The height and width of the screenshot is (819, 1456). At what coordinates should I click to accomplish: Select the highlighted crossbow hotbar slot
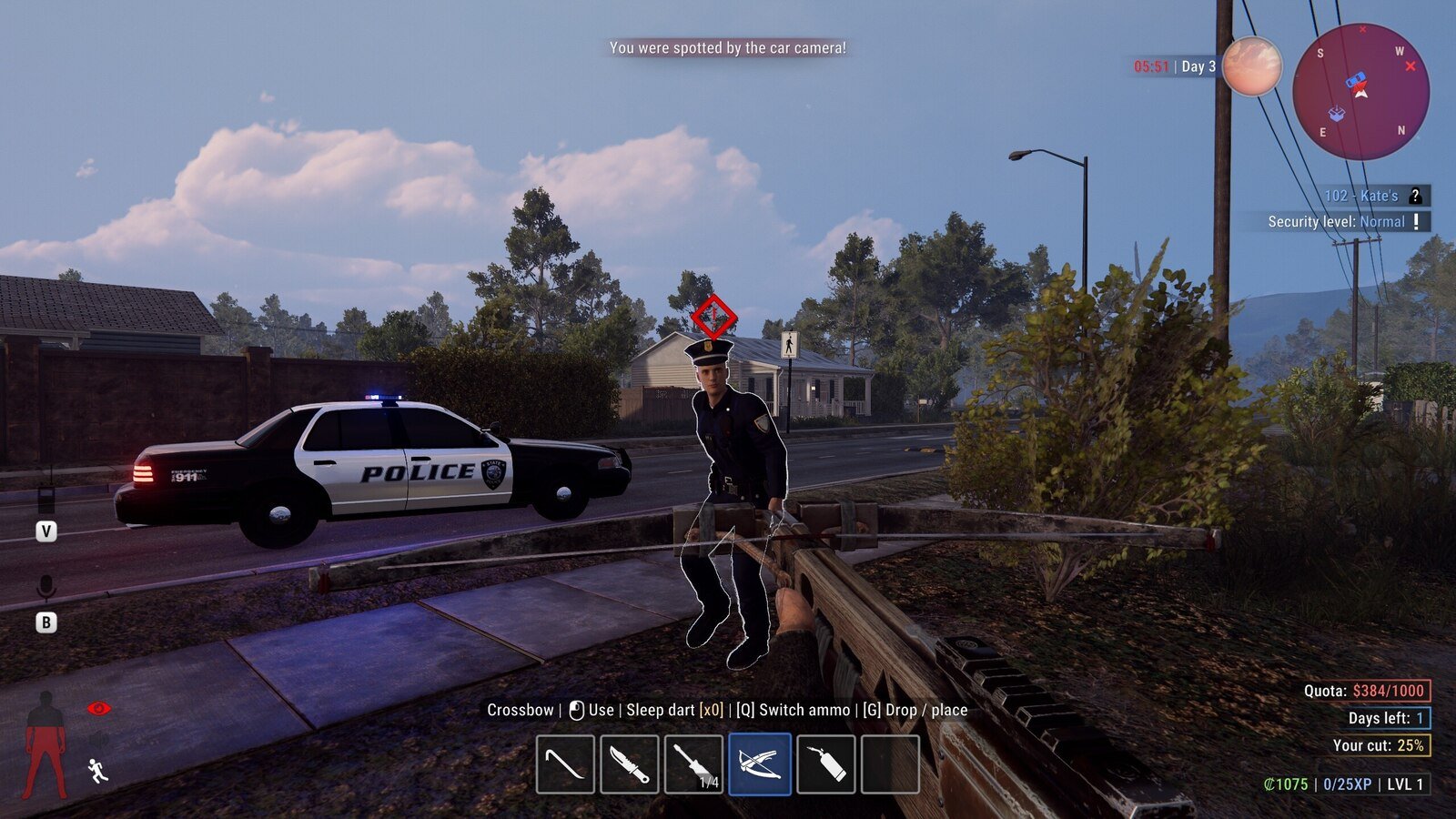tap(760, 764)
